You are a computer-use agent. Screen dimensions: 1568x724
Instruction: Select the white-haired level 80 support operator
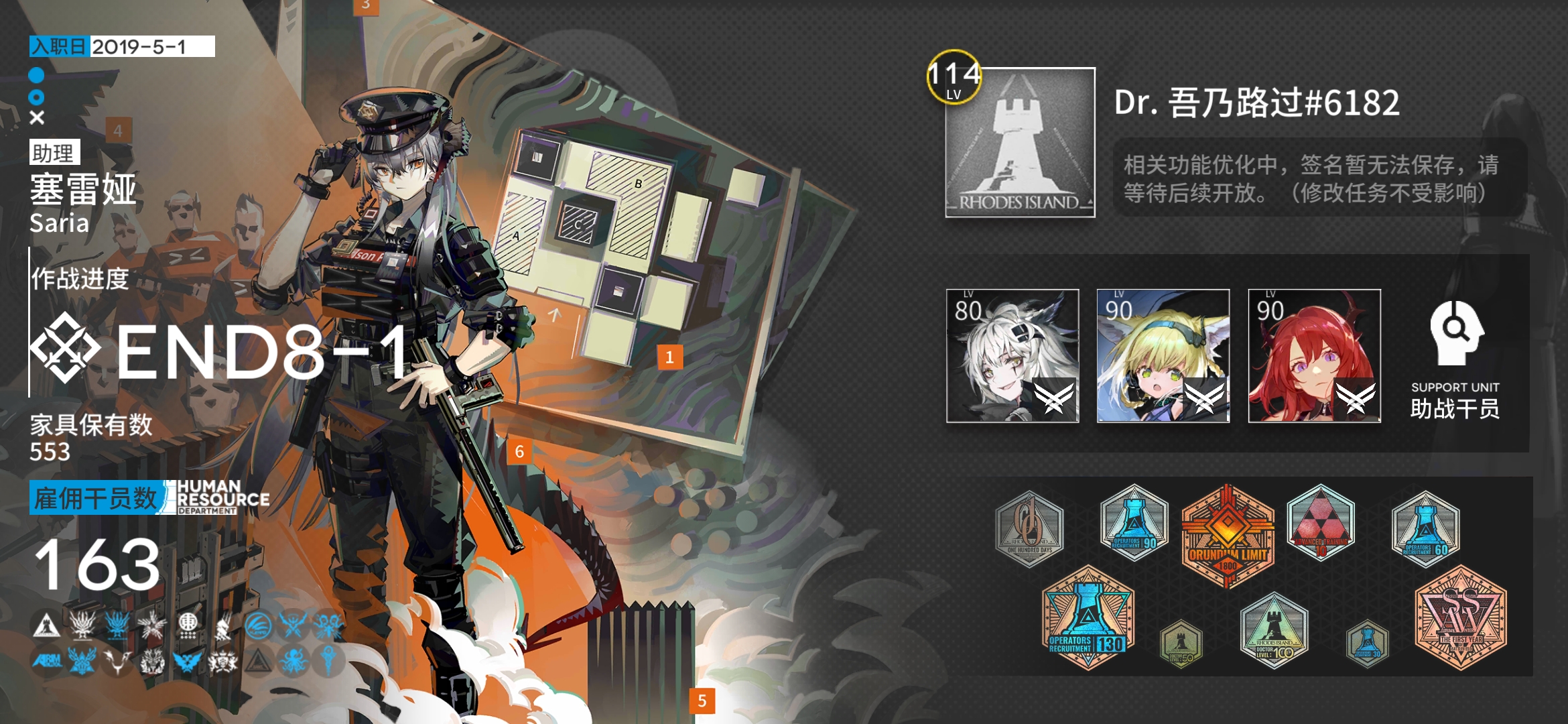(1012, 356)
